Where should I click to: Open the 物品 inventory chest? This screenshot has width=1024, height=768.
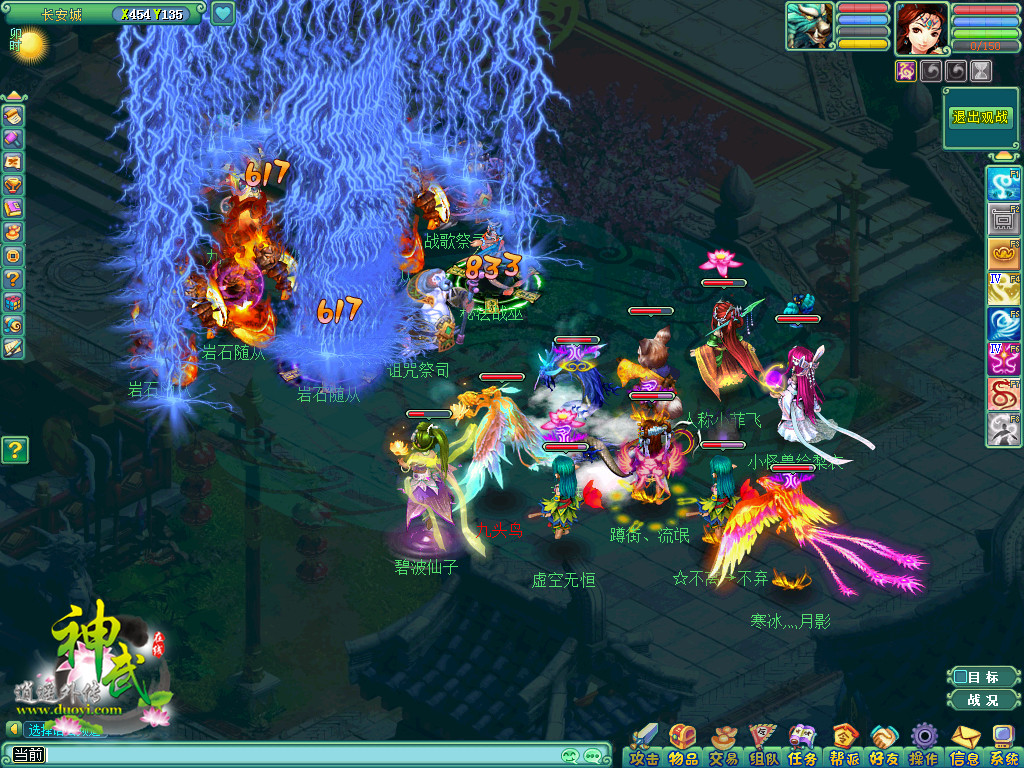[x=683, y=745]
